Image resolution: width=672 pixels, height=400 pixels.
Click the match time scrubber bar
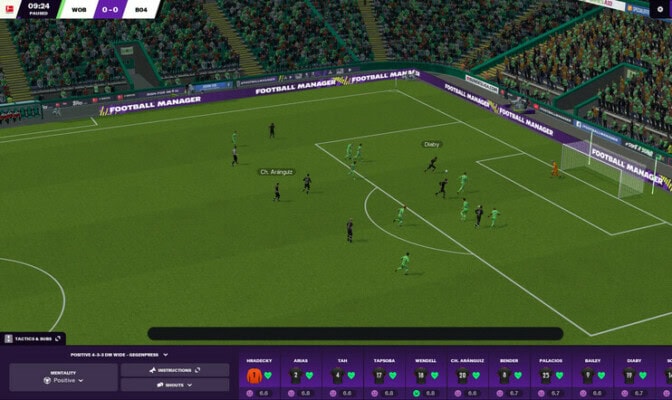tap(355, 334)
